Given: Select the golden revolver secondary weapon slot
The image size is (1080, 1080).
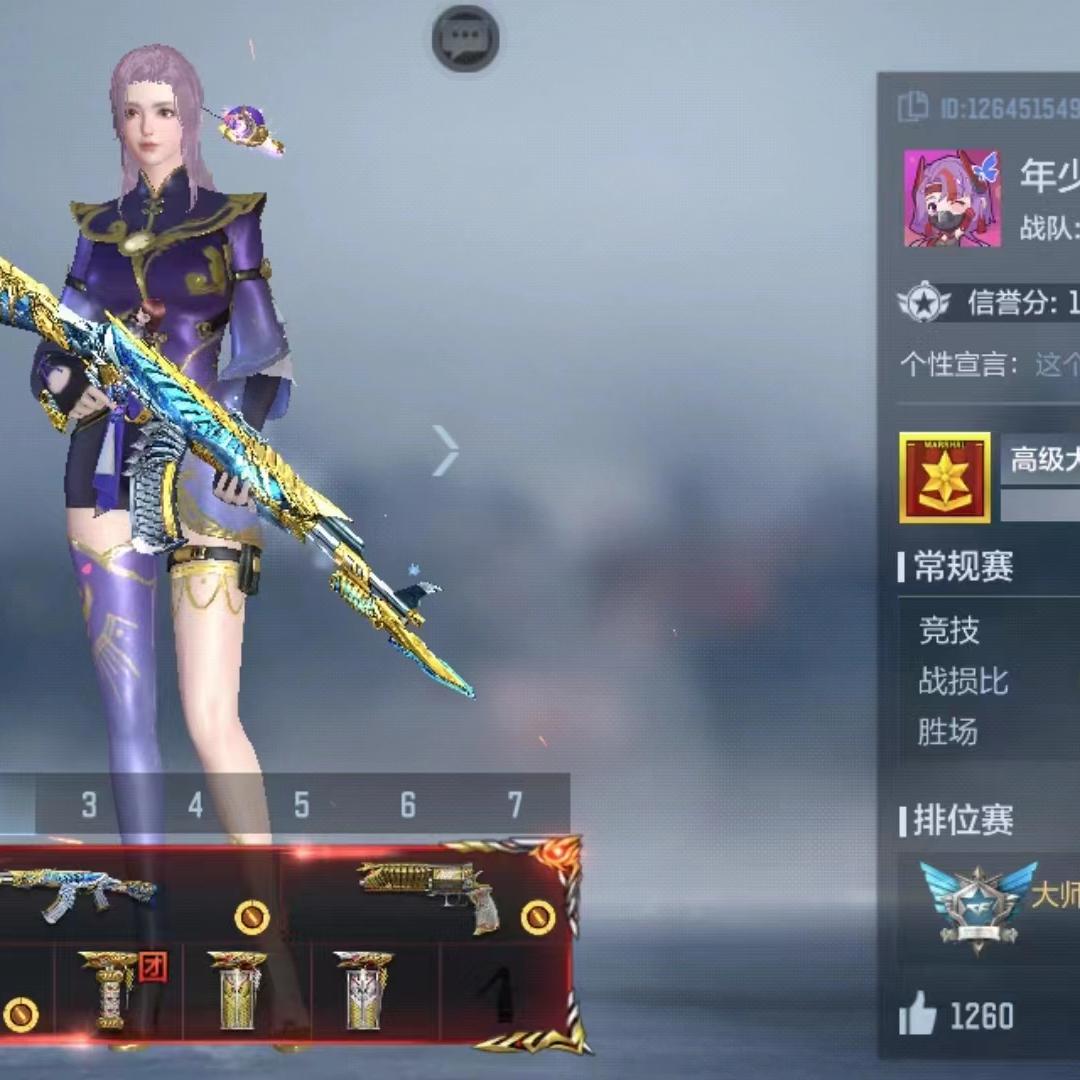Looking at the screenshot, I should 430,893.
